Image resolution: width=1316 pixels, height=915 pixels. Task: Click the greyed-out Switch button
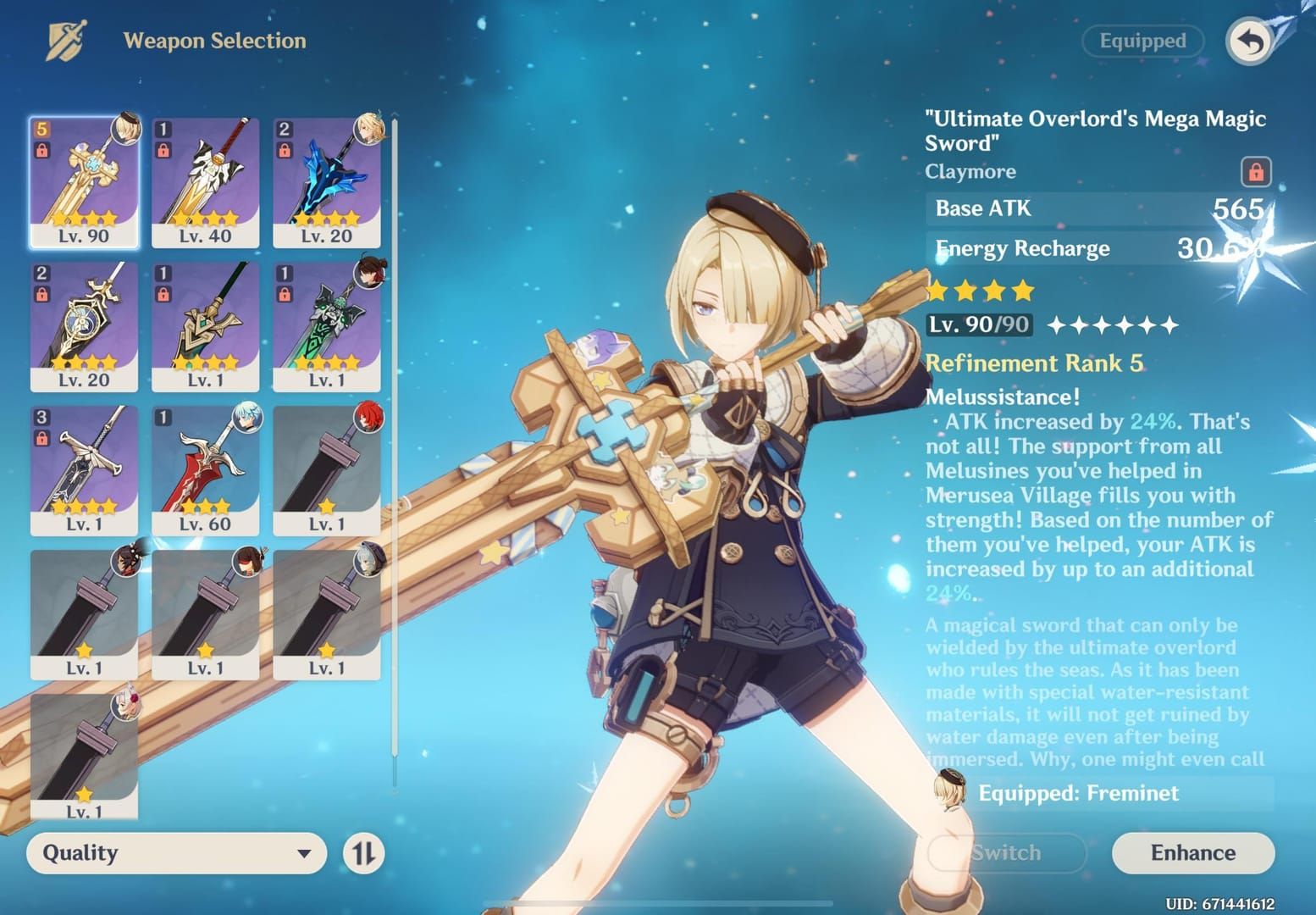(x=1006, y=852)
